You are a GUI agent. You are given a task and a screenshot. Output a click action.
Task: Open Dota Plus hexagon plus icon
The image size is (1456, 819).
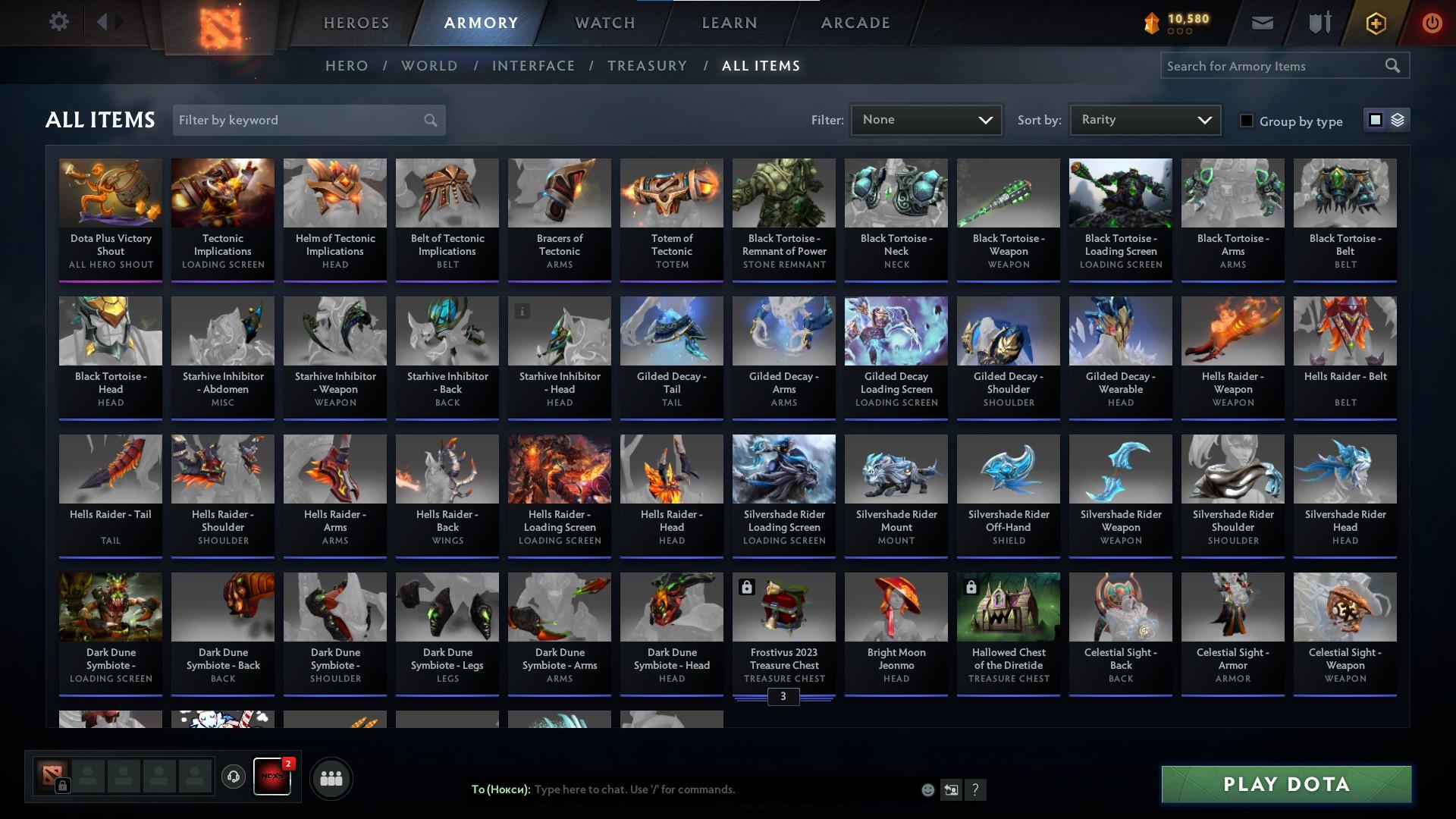coord(1375,23)
